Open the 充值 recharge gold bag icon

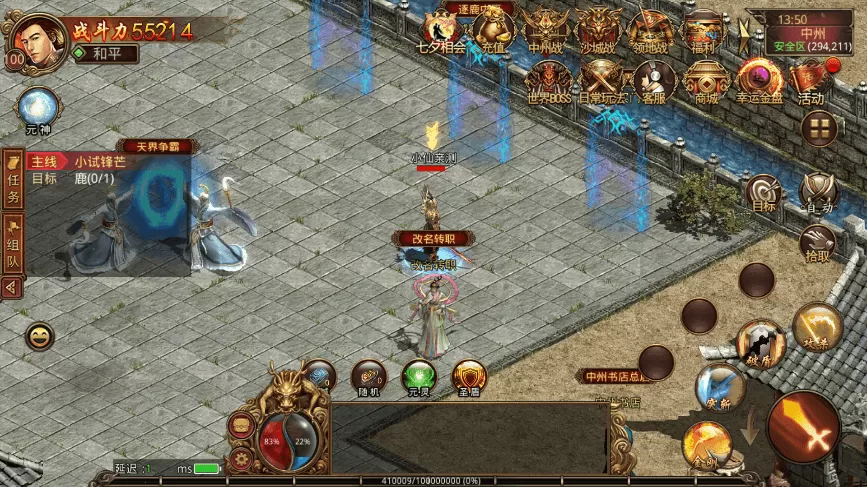[x=493, y=32]
